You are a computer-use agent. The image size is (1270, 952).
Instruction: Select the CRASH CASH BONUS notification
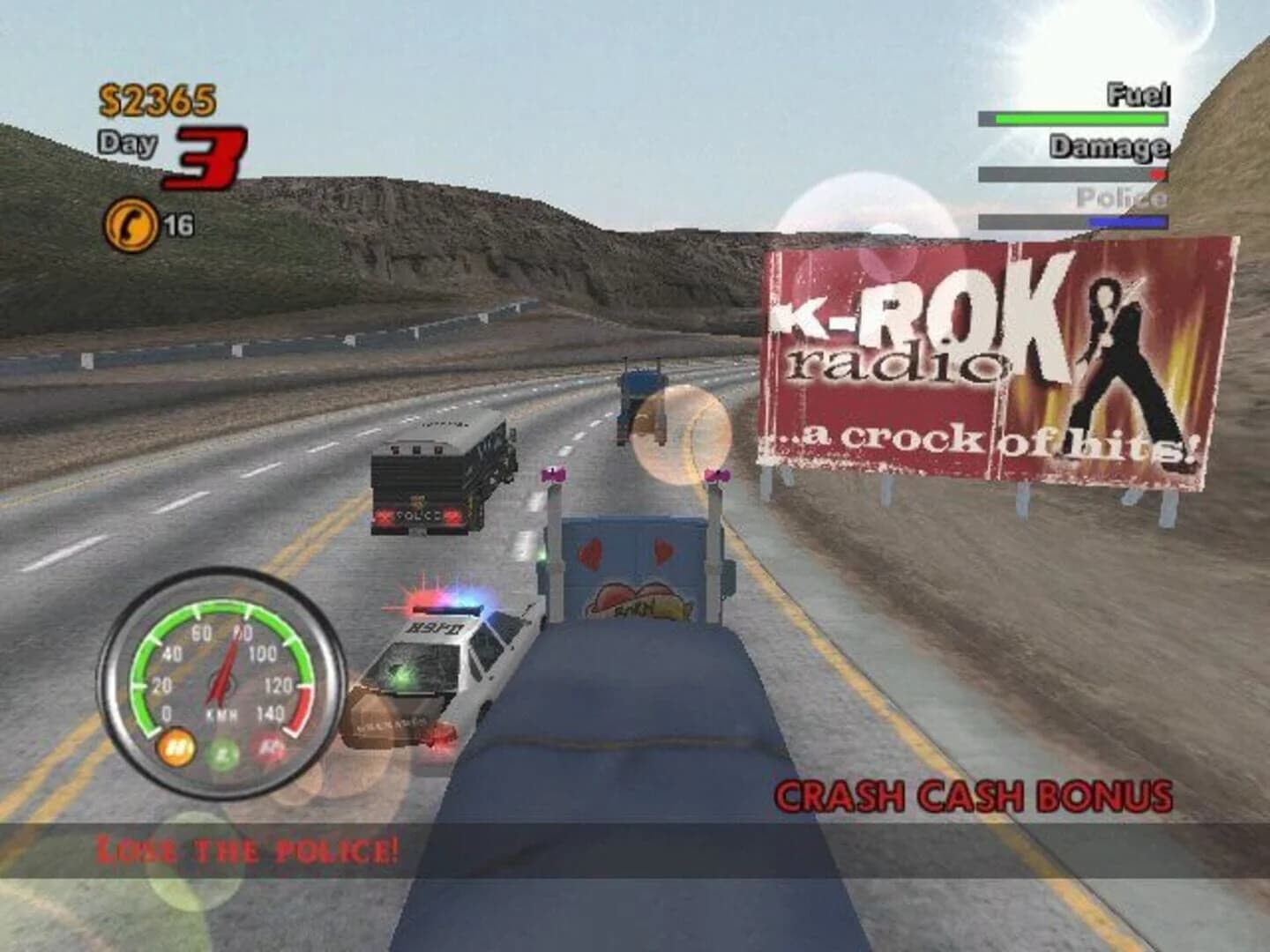(970, 794)
